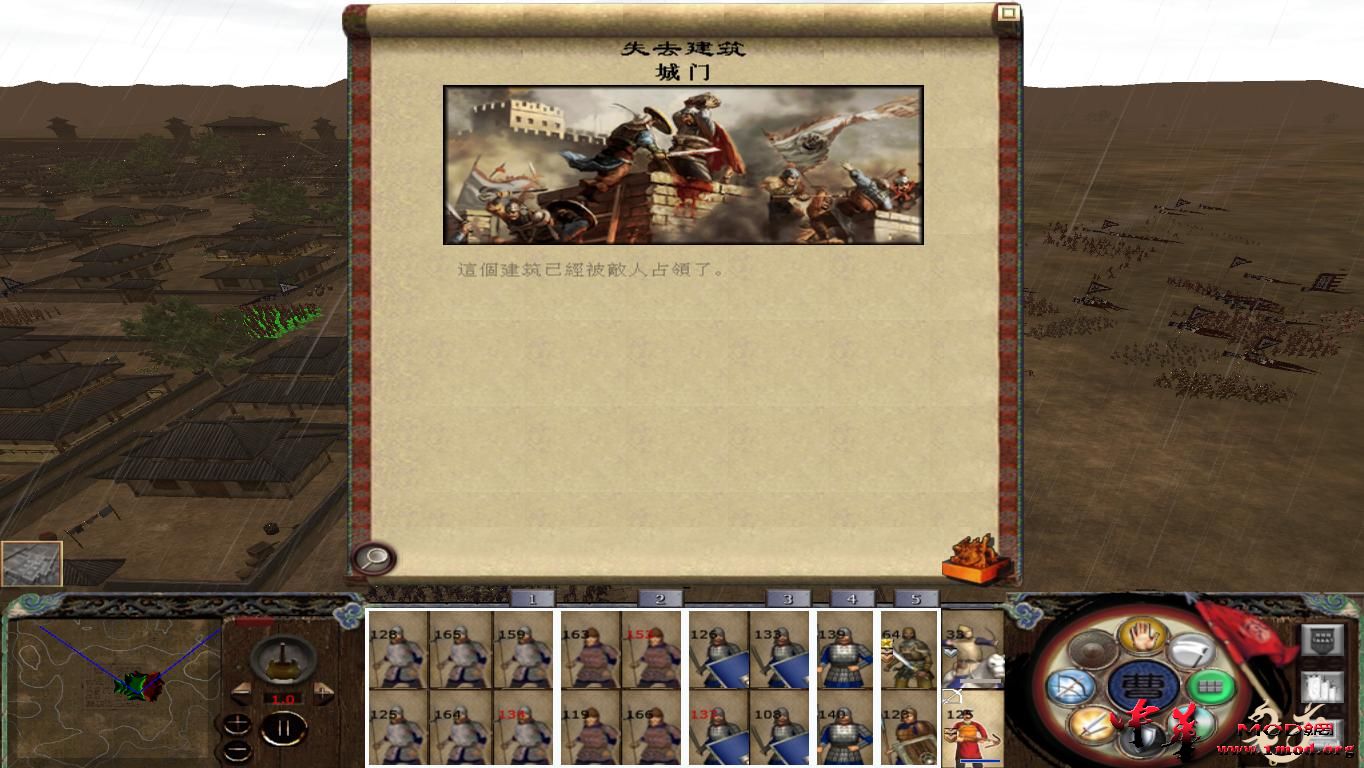Click the banner visibility button on the right panel
Screen dimensions: 1364x768
(x=1323, y=685)
